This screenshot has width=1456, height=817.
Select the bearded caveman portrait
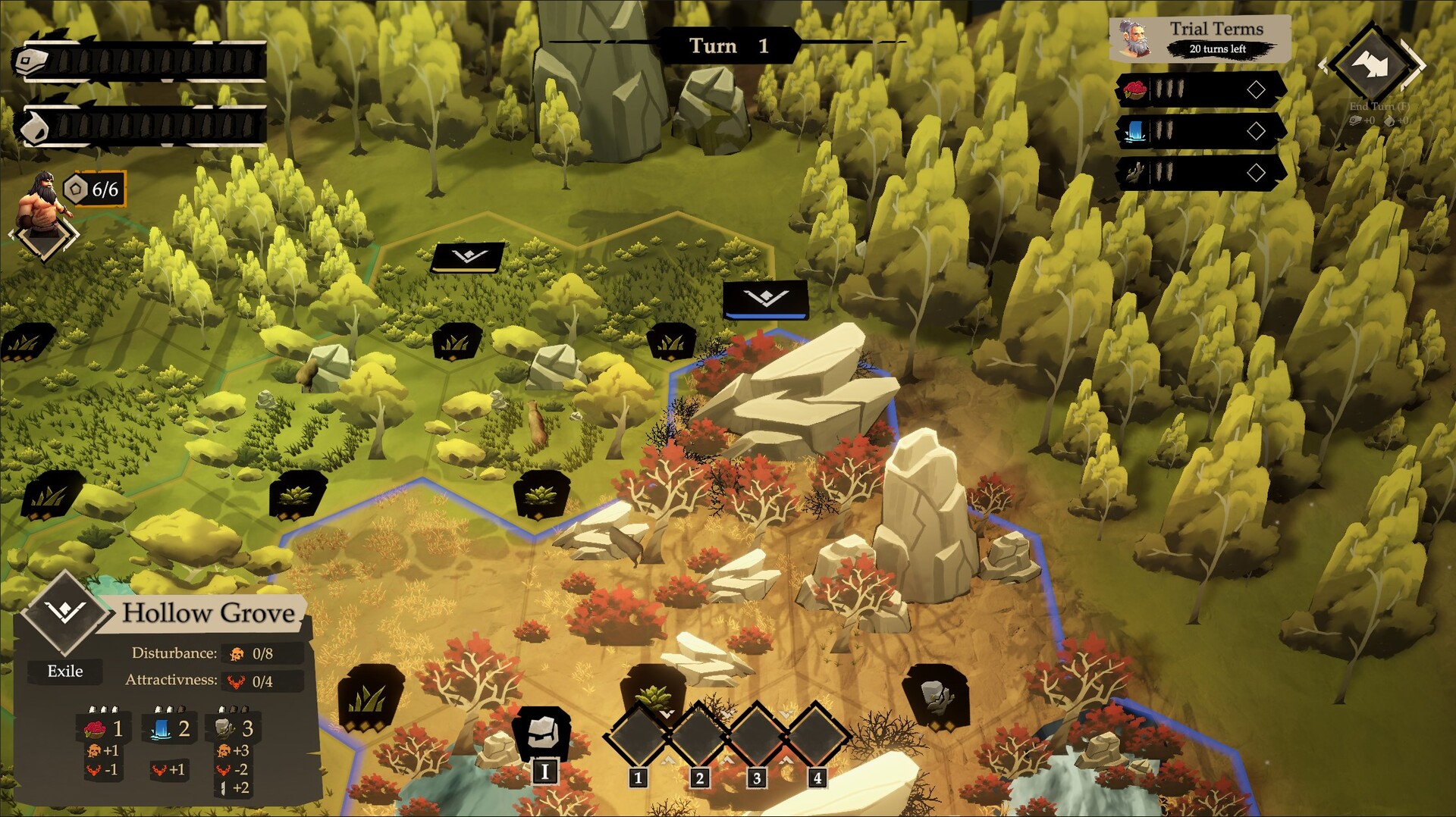click(45, 202)
